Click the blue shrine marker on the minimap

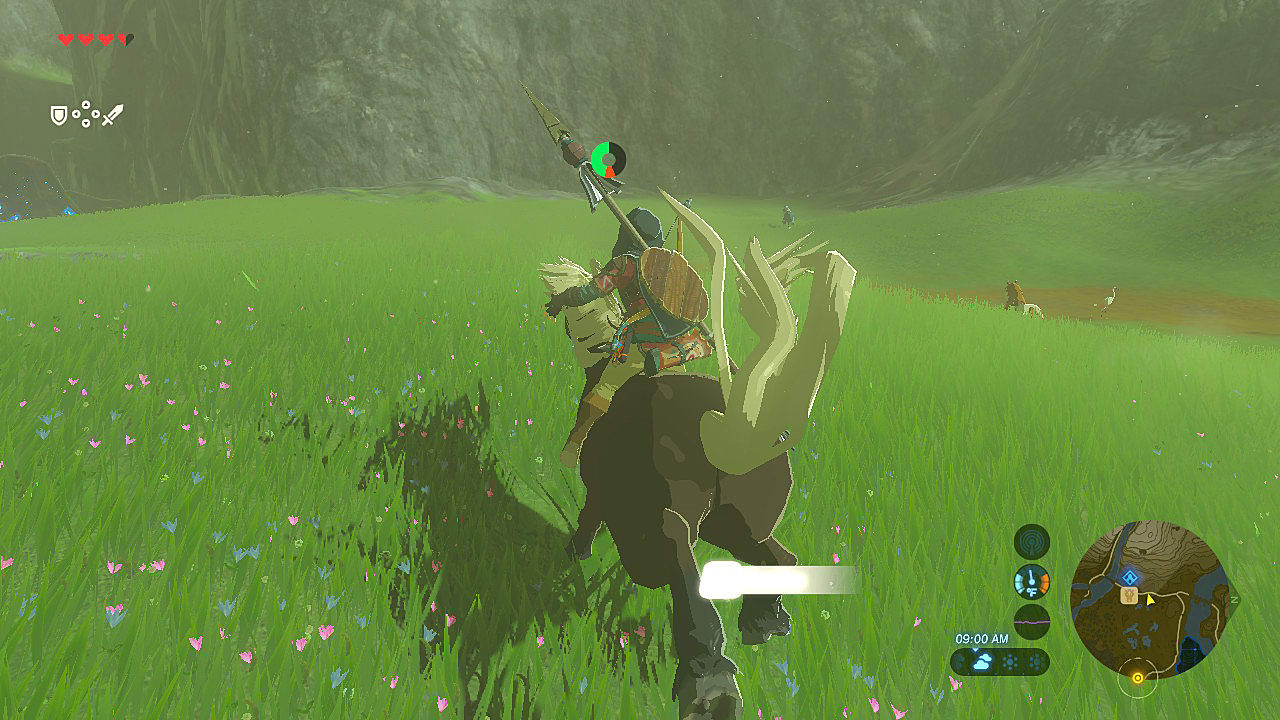coord(1130,577)
